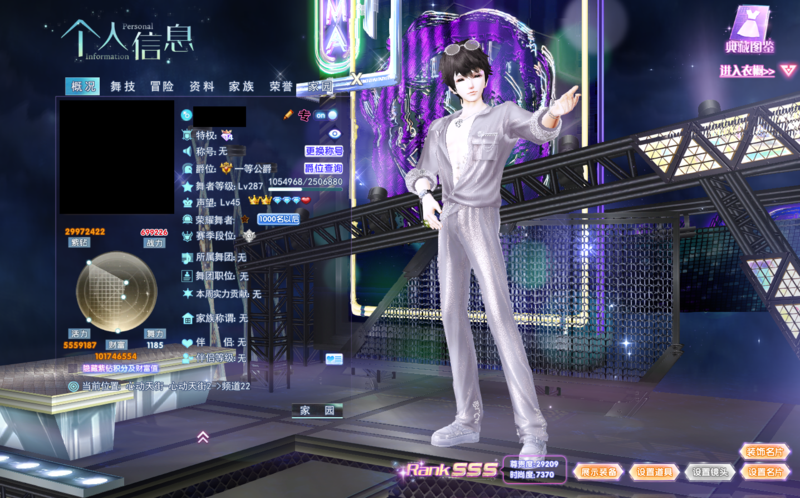Viewport: 800px width, 498px height.
Task: Select the 资料 tab
Action: click(x=201, y=87)
